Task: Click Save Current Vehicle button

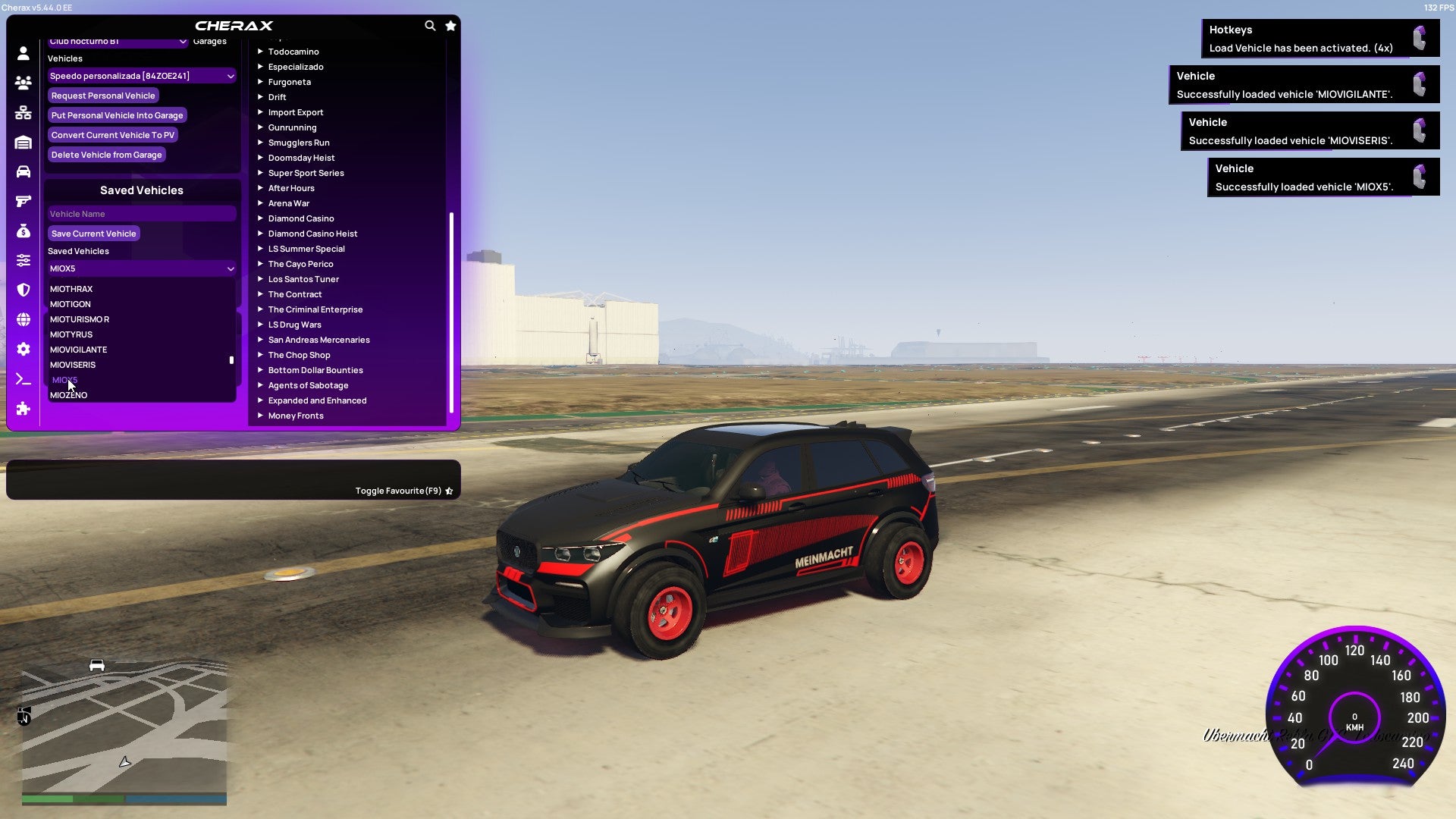Action: (94, 234)
